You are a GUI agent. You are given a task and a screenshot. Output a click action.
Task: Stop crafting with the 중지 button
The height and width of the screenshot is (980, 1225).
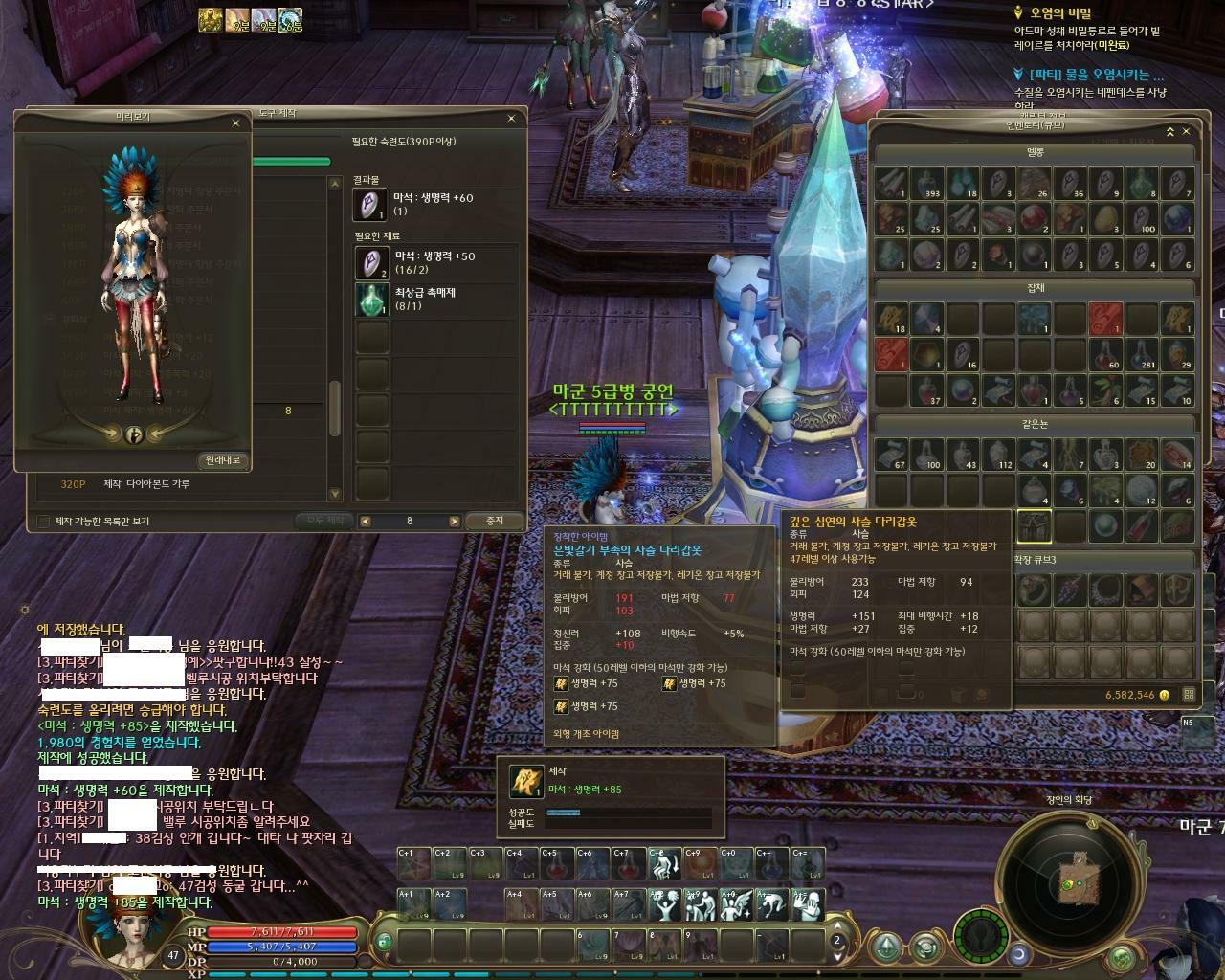pos(495,521)
